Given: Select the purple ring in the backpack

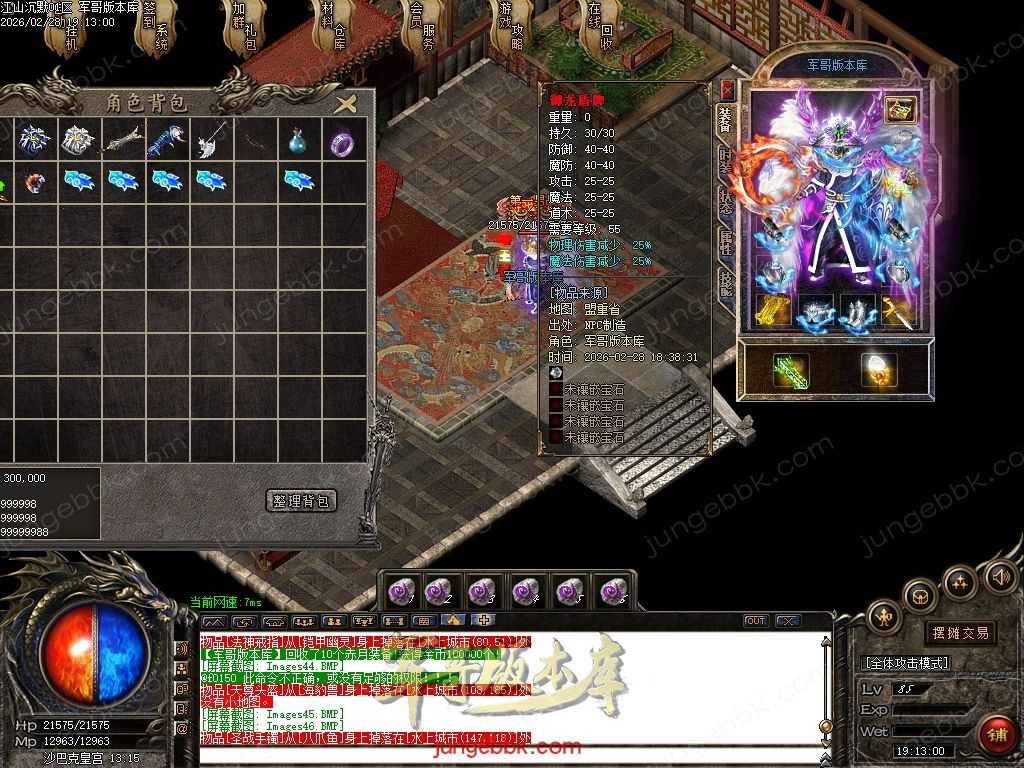Looking at the screenshot, I should coord(345,142).
